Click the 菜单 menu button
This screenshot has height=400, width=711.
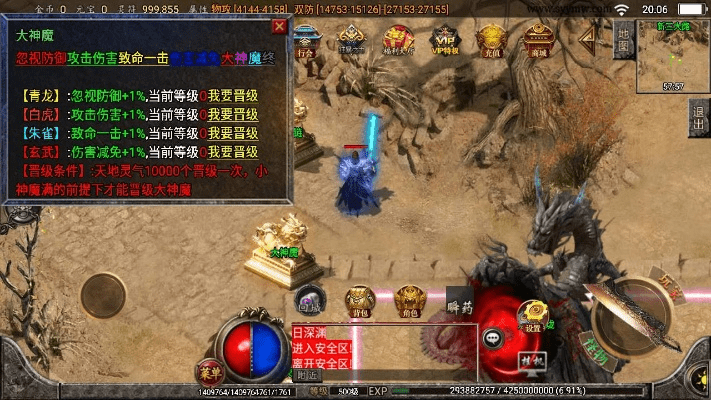point(208,369)
